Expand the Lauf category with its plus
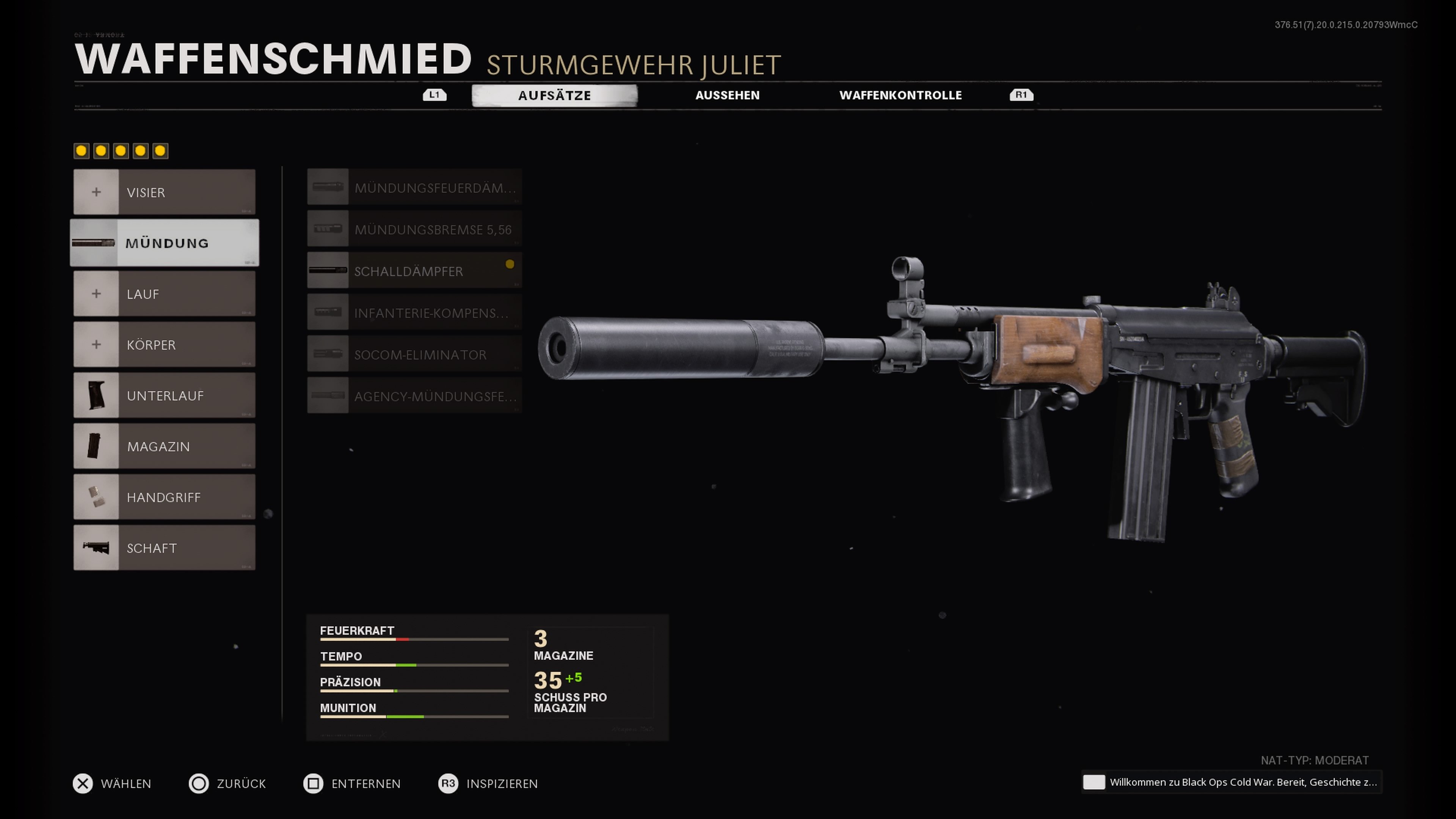The height and width of the screenshot is (819, 1456). (96, 293)
